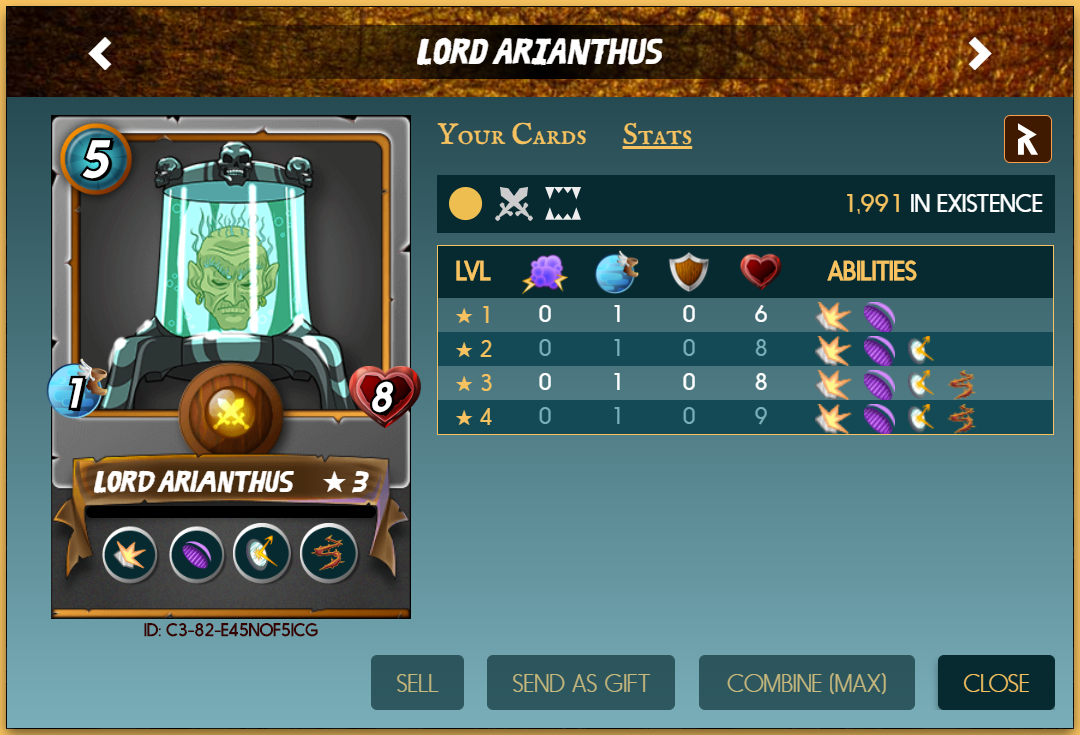Viewport: 1080px width, 735px height.
Task: Select the level 1 stats row
Action: point(745,315)
